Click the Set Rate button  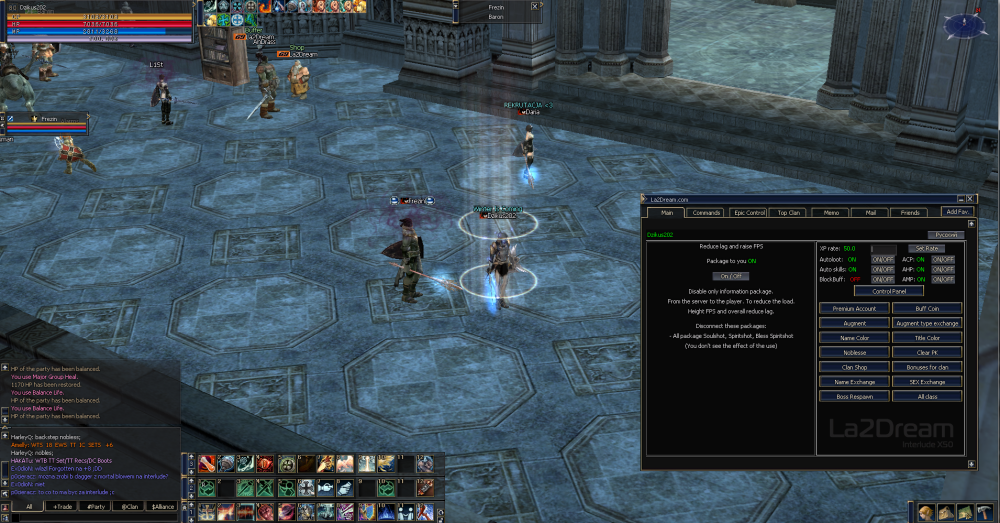(925, 248)
